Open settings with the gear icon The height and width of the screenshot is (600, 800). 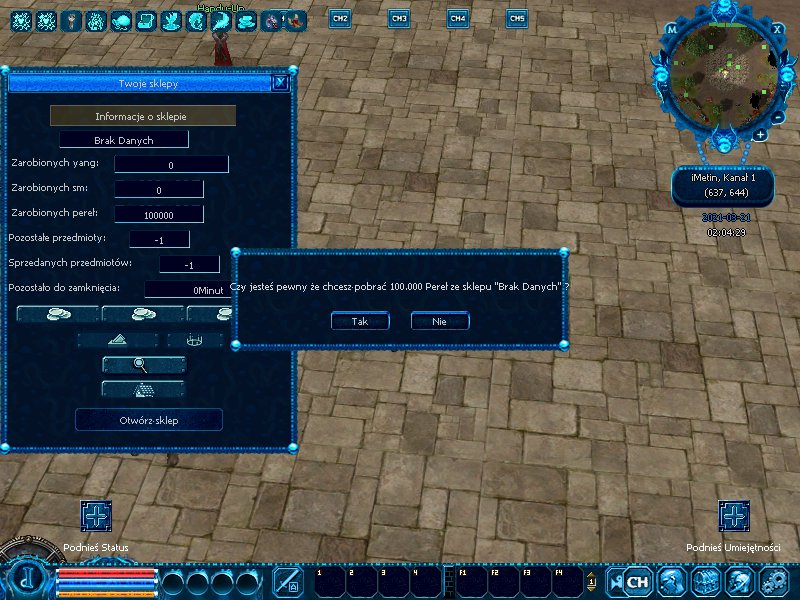pos(773,581)
